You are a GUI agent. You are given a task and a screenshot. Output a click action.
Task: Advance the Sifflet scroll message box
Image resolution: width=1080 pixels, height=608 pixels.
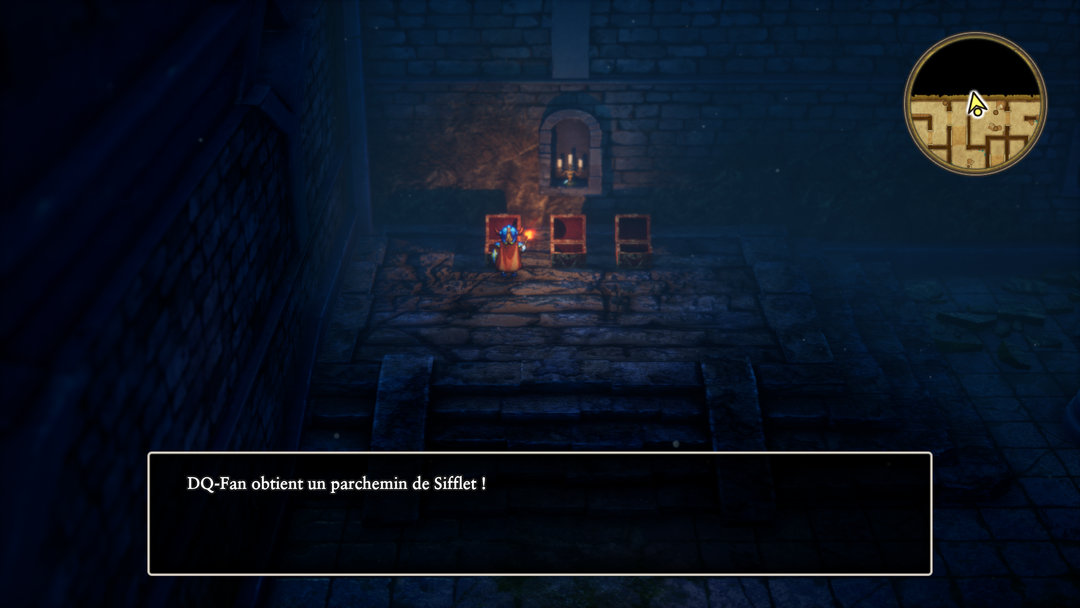click(540, 513)
